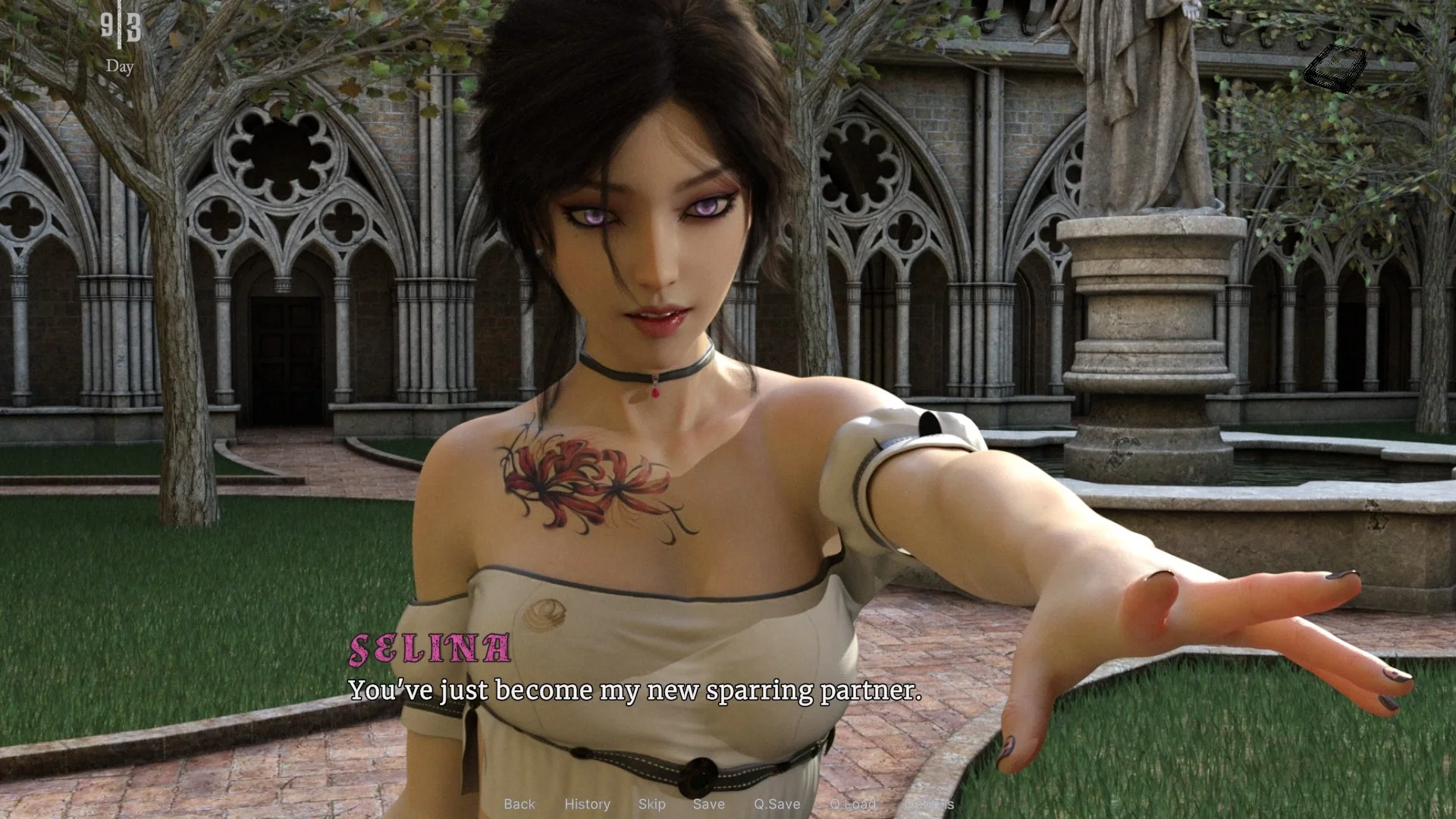The width and height of the screenshot is (1456, 819).
Task: Open the Options menu
Action: (x=928, y=804)
